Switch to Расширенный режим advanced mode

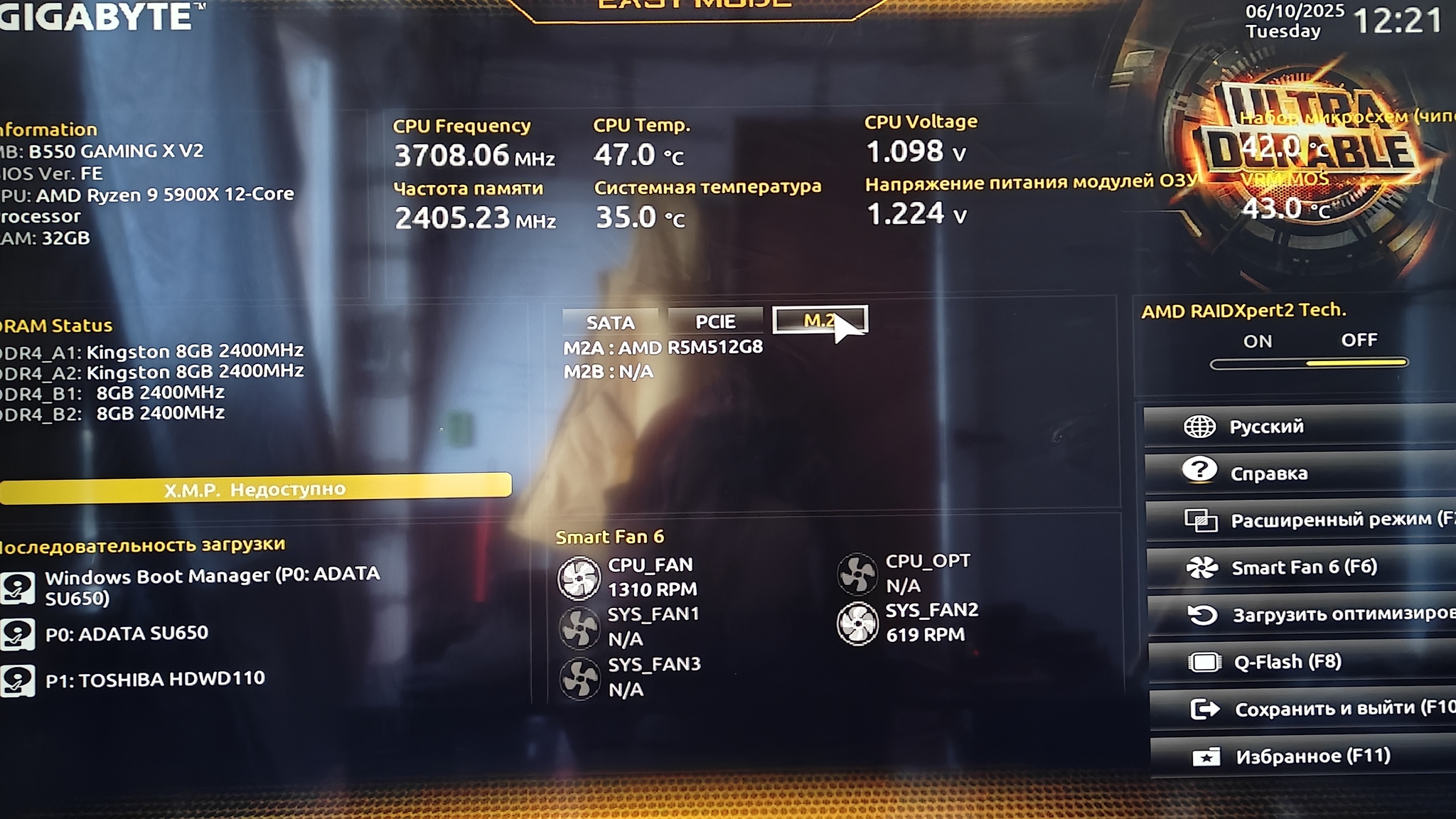pyautogui.click(x=1301, y=520)
